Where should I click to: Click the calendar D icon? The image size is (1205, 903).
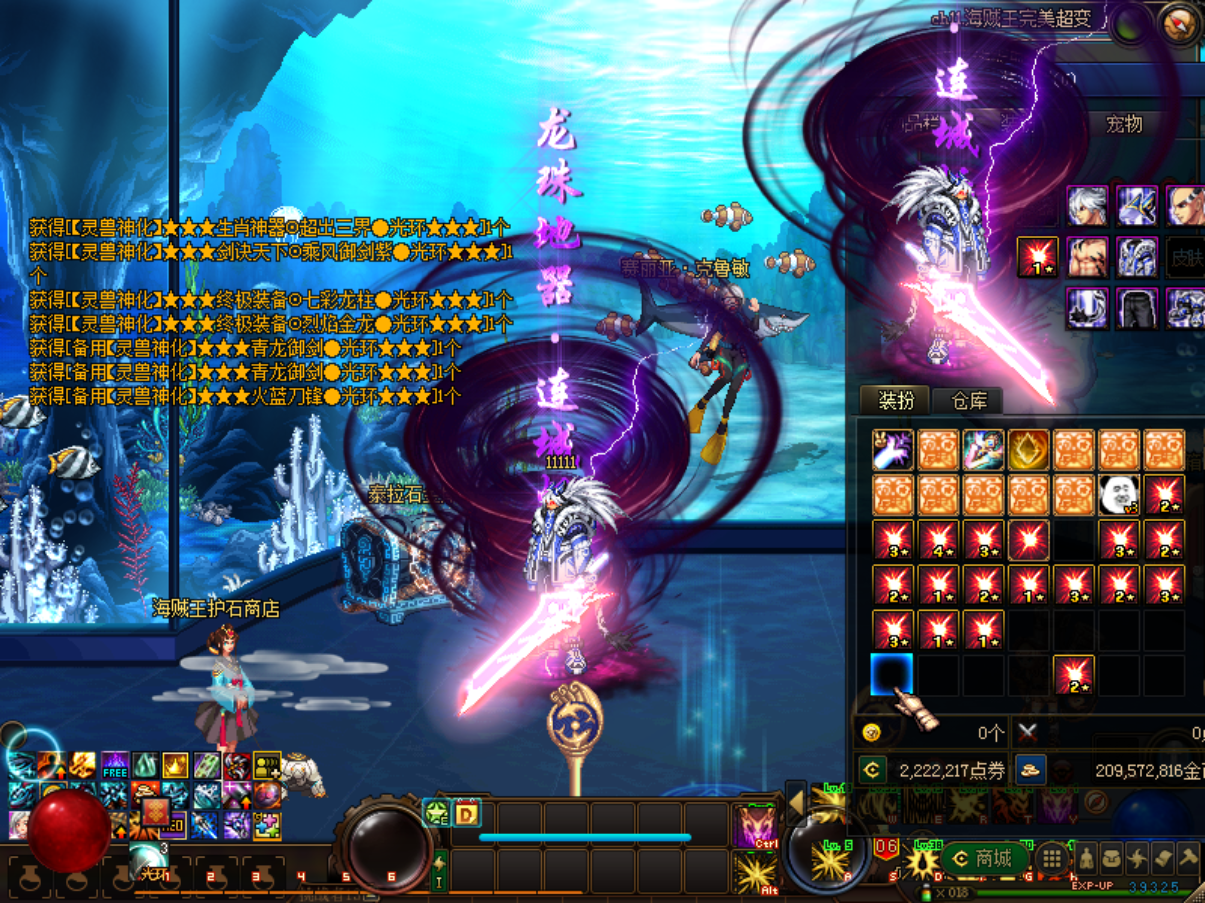466,813
